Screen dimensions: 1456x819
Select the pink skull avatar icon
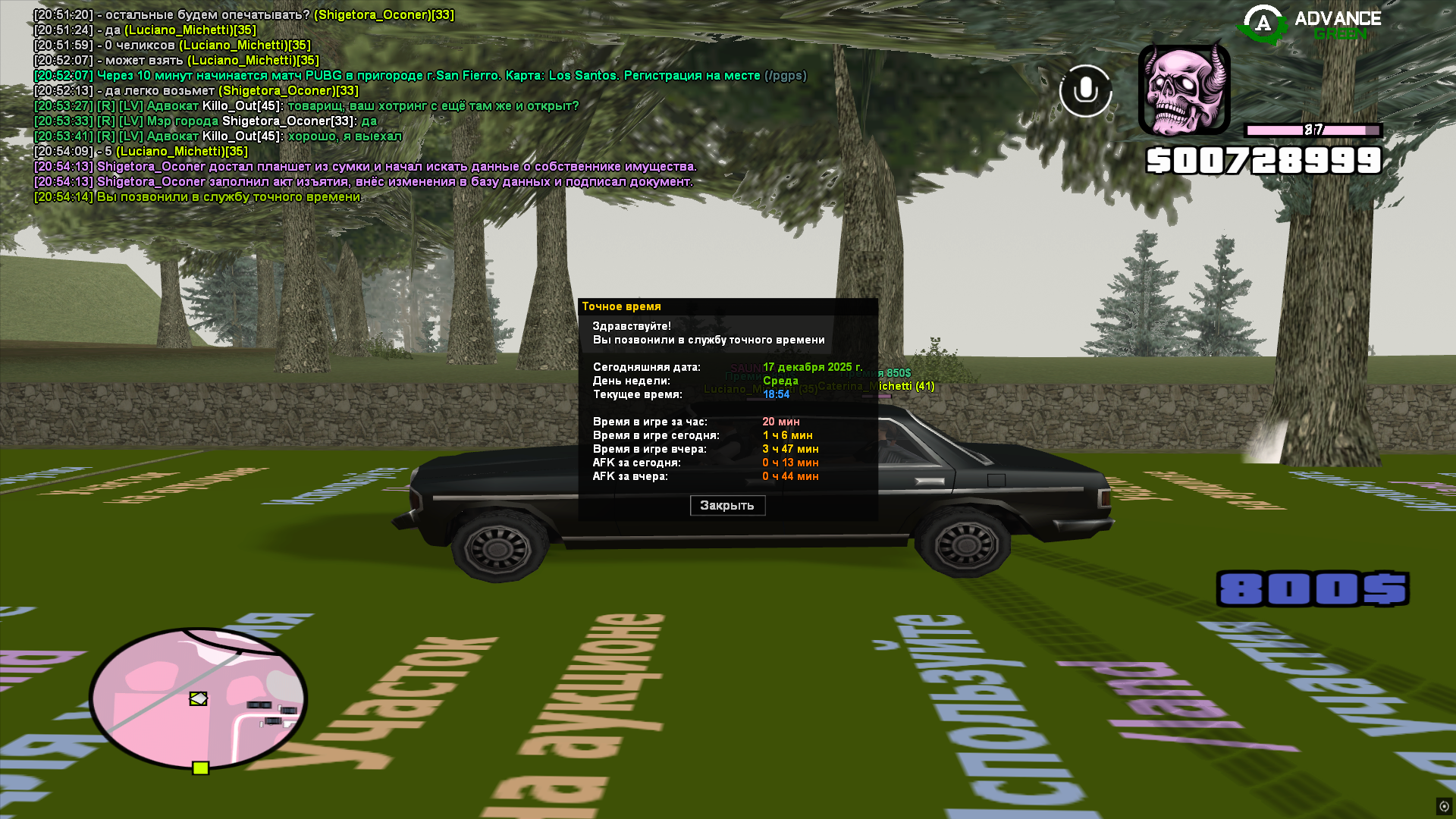tap(1184, 89)
